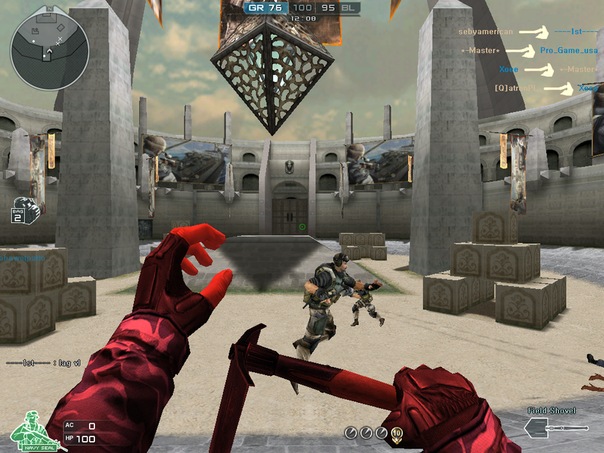Click the gold badge numbered 10
Screen dimensions: 604x453
(x=397, y=432)
